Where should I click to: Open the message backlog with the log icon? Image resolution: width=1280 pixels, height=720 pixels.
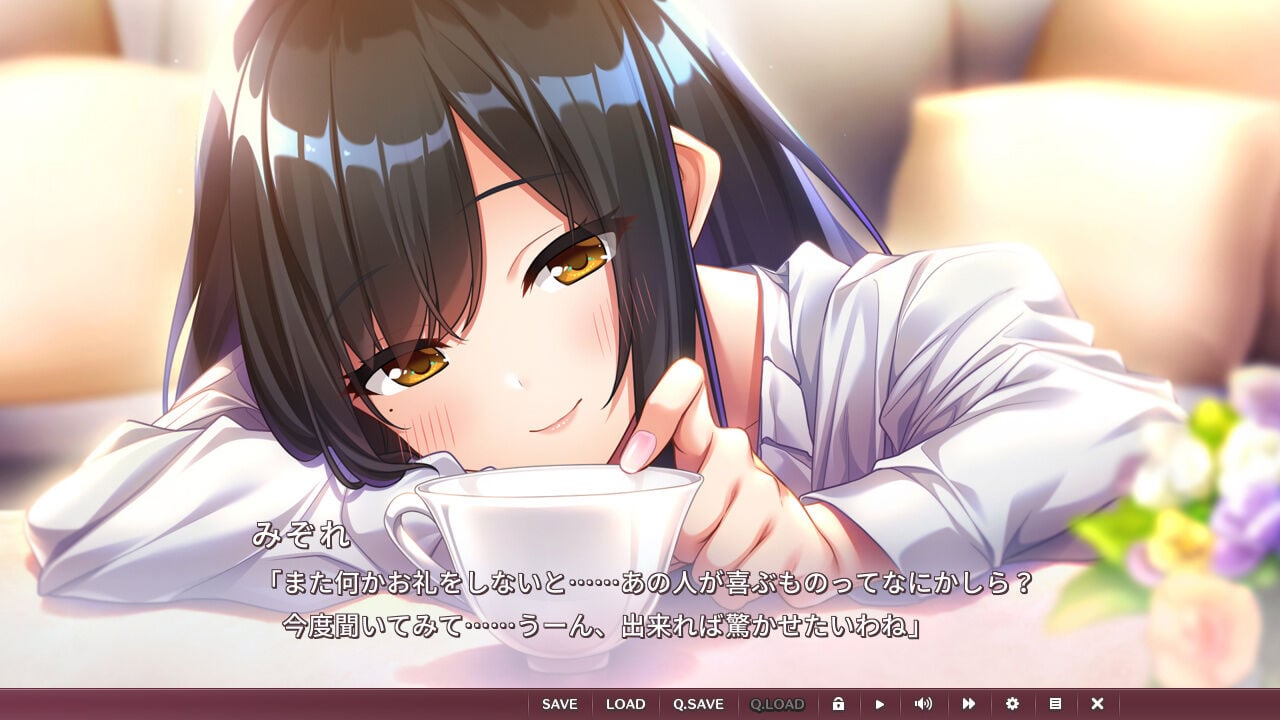coord(1055,703)
